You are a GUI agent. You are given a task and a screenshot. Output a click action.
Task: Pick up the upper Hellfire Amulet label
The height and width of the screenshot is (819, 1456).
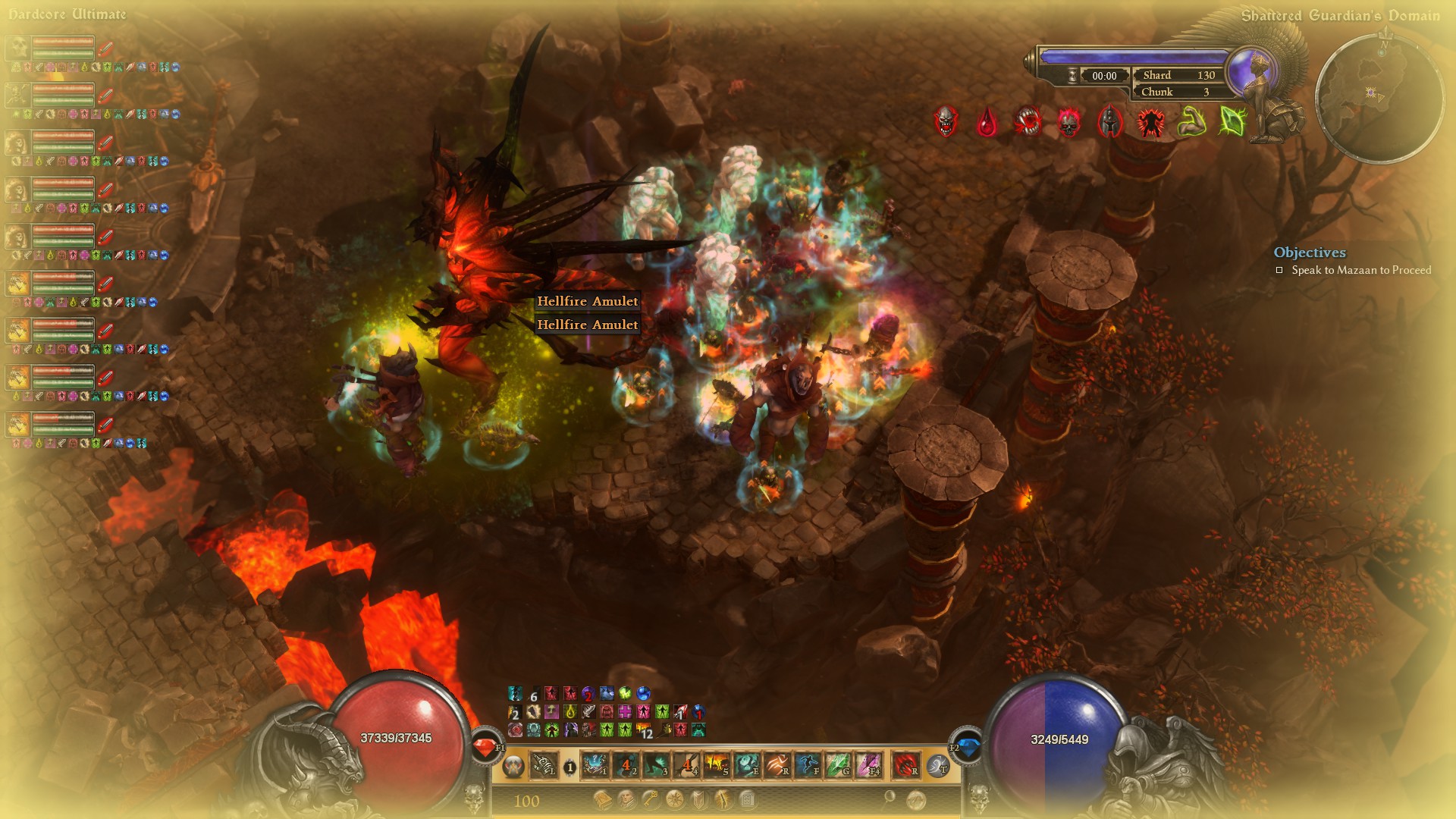[x=587, y=301]
